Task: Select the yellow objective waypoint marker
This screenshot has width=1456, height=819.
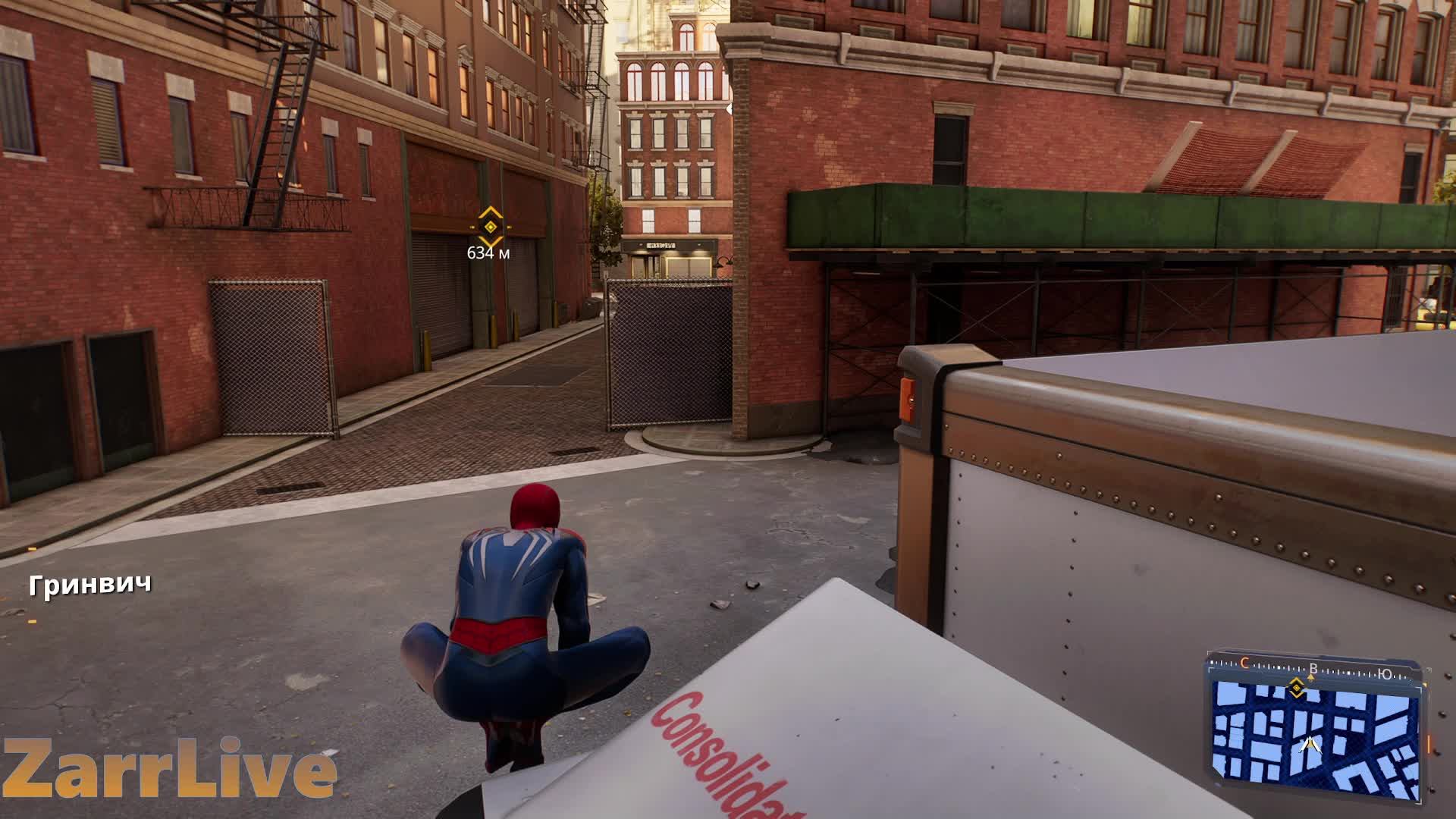Action: (x=490, y=225)
